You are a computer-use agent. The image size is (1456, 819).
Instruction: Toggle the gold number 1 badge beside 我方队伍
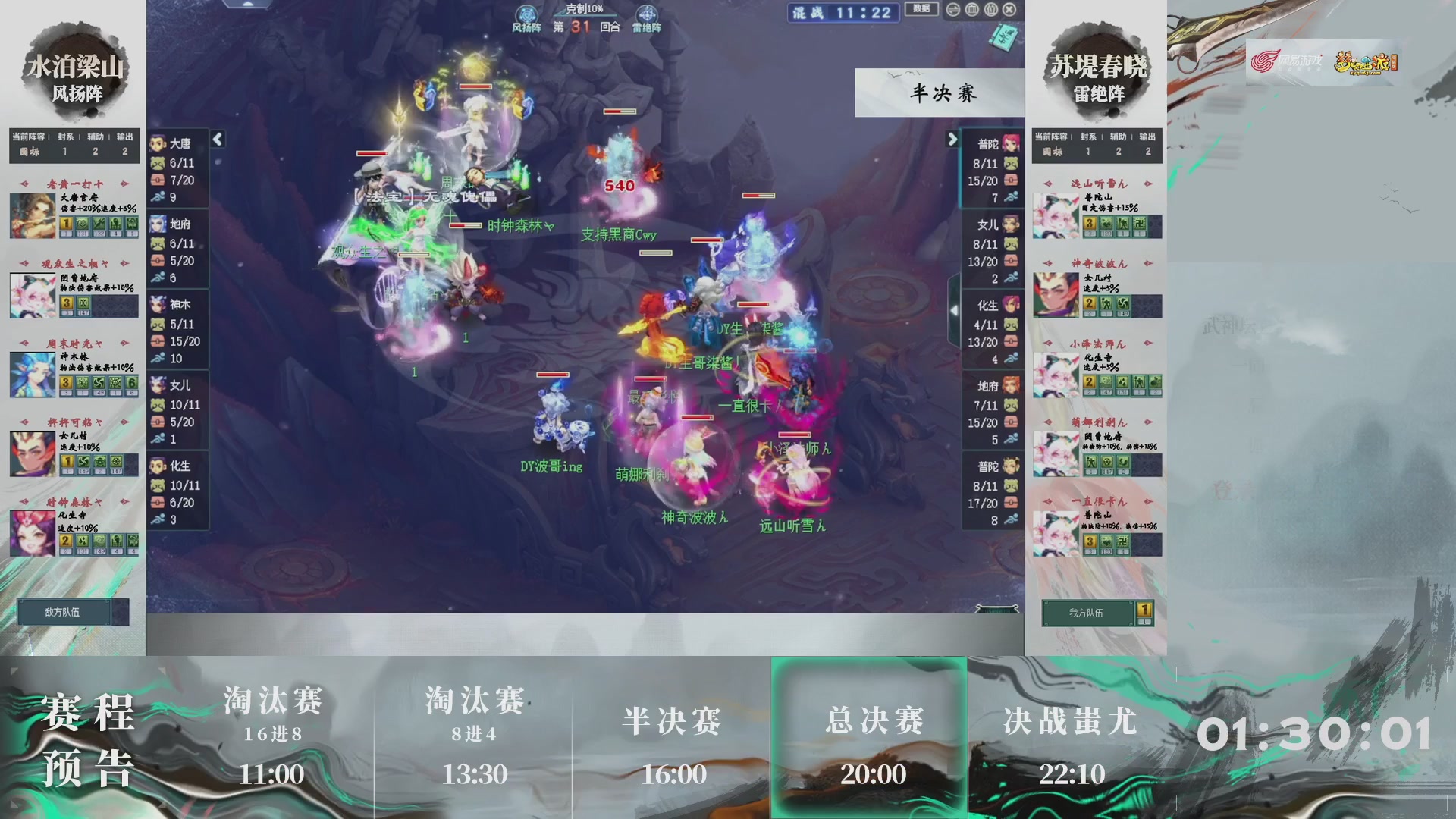[x=1142, y=609]
